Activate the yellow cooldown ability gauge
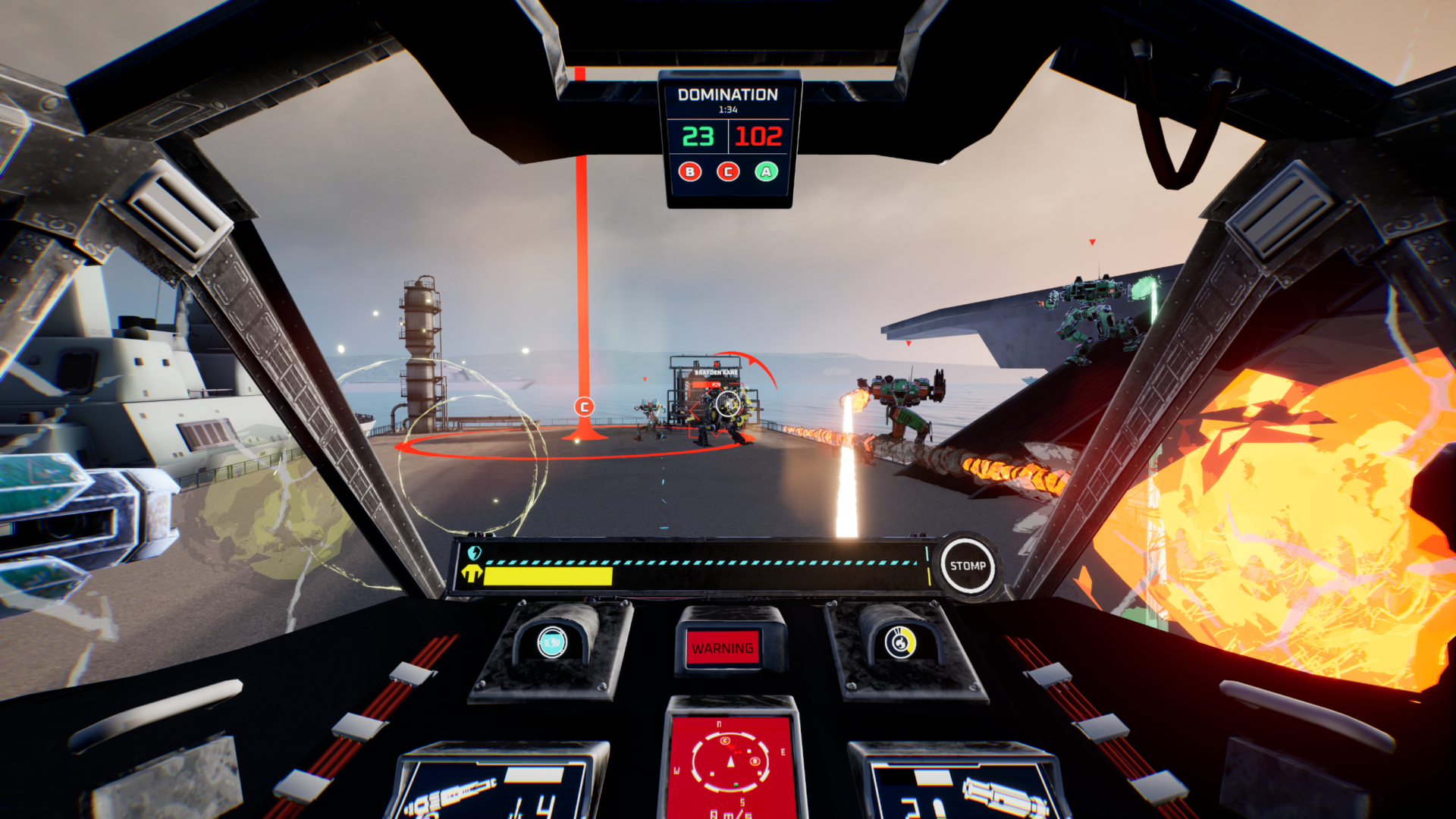Viewport: 1456px width, 819px height. (x=900, y=643)
